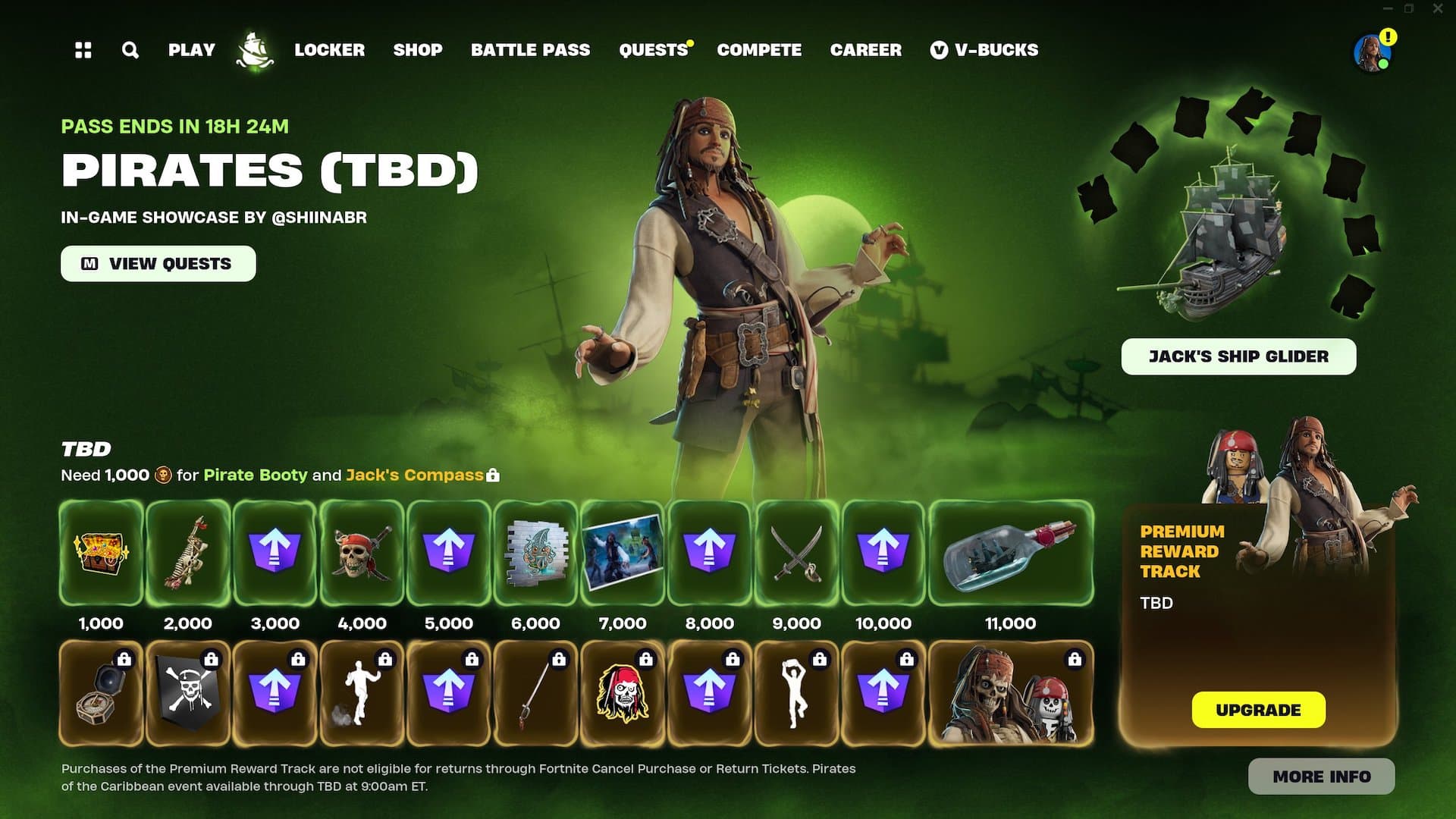Switch to the BATTLE PASS tab
This screenshot has width=1456, height=819.
[x=531, y=50]
